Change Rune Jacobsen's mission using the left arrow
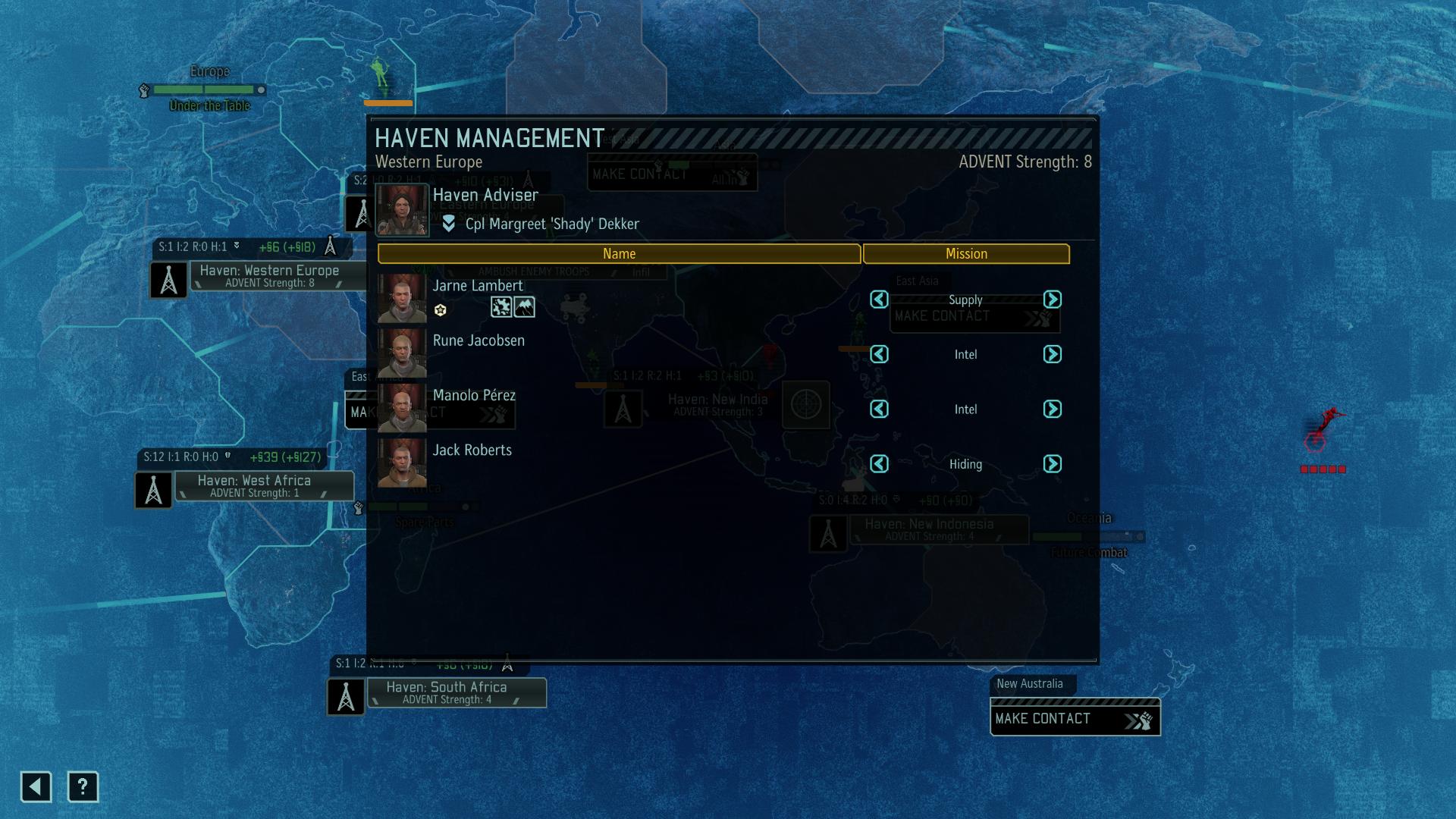Screen dimensions: 1456x819 point(879,354)
